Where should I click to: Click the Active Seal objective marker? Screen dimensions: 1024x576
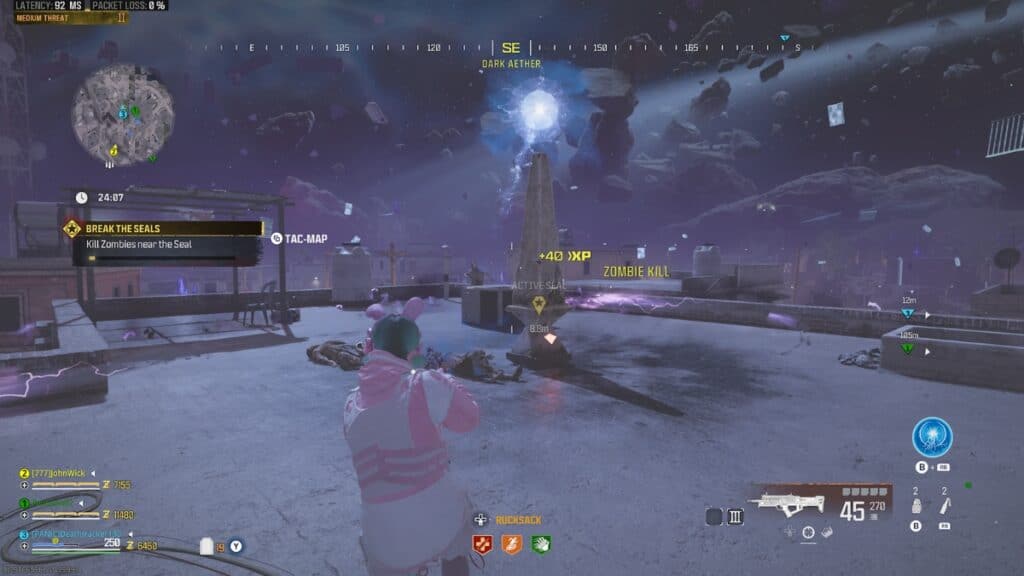(x=538, y=304)
